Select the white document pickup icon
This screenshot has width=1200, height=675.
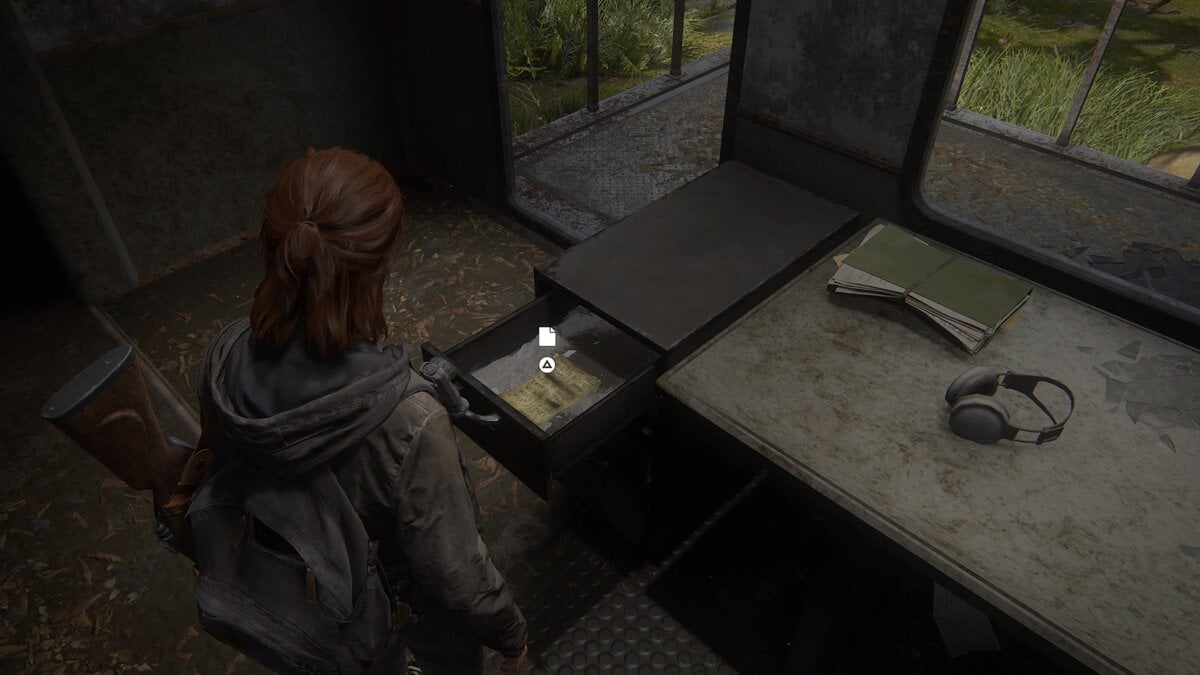pos(546,336)
